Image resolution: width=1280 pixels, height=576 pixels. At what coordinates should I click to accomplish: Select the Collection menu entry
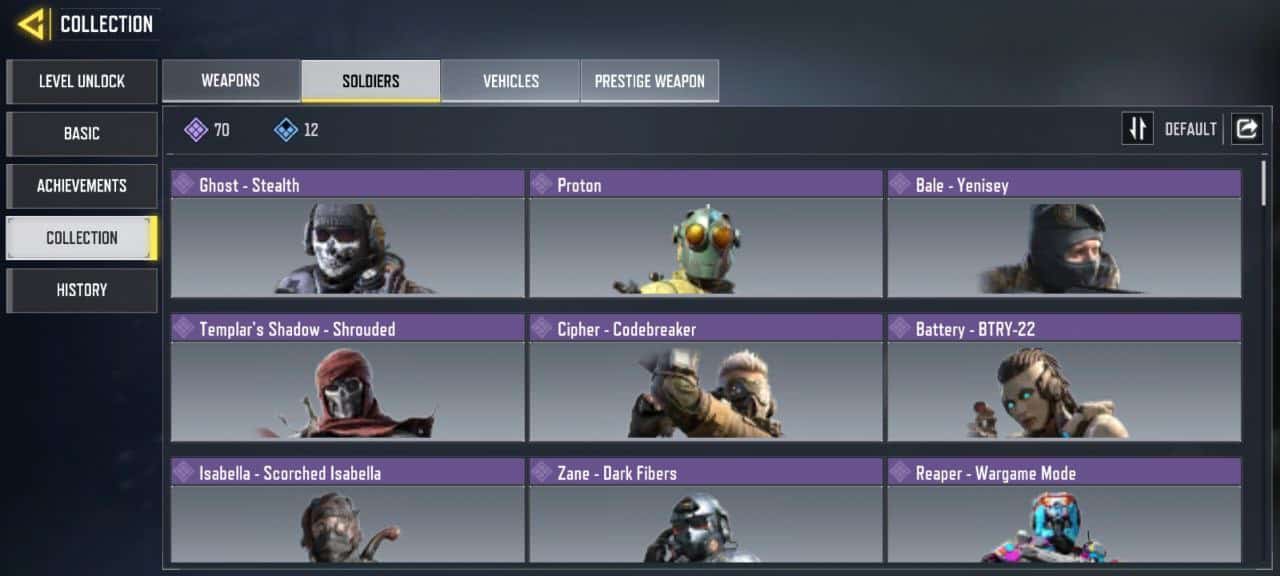[x=82, y=237]
